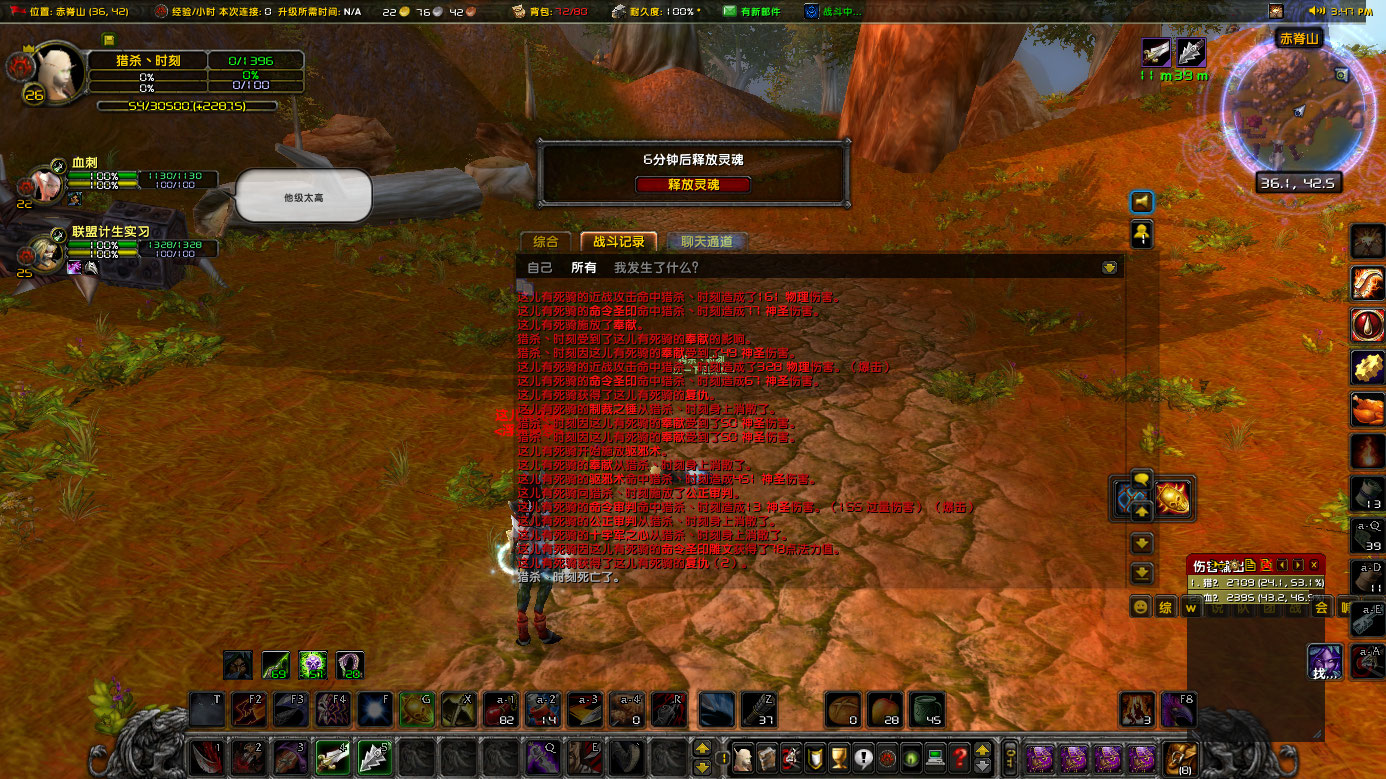Click the green up arrow to page the action bar
The width and height of the screenshot is (1386, 779).
tap(703, 747)
